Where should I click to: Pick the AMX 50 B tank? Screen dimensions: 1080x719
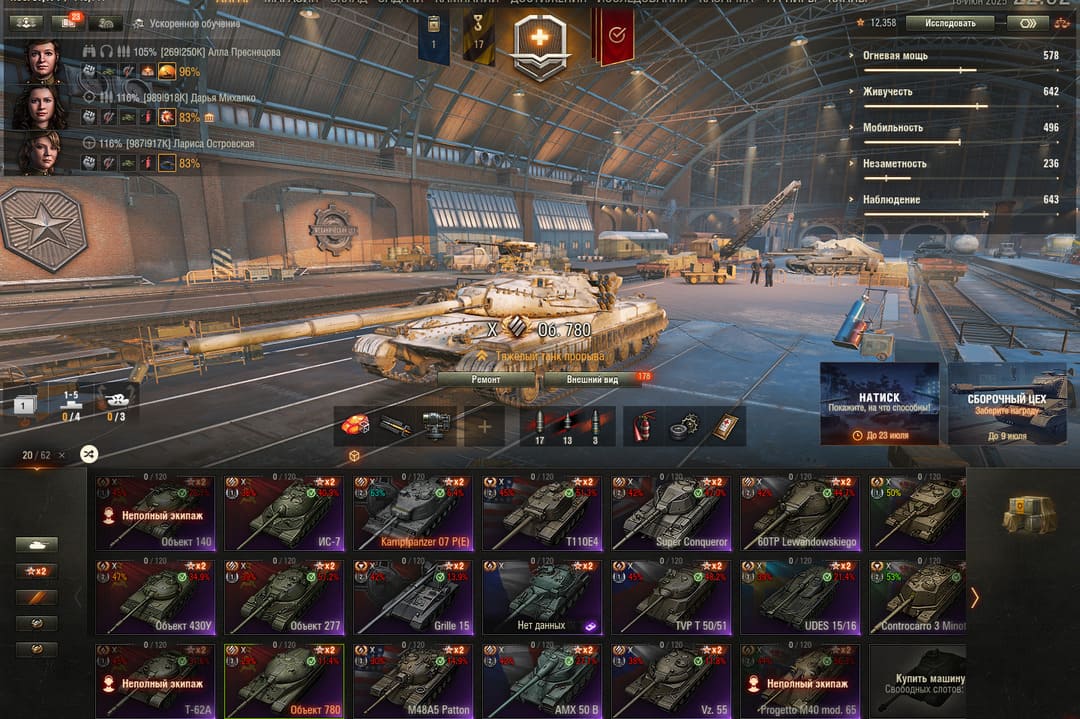[x=542, y=681]
